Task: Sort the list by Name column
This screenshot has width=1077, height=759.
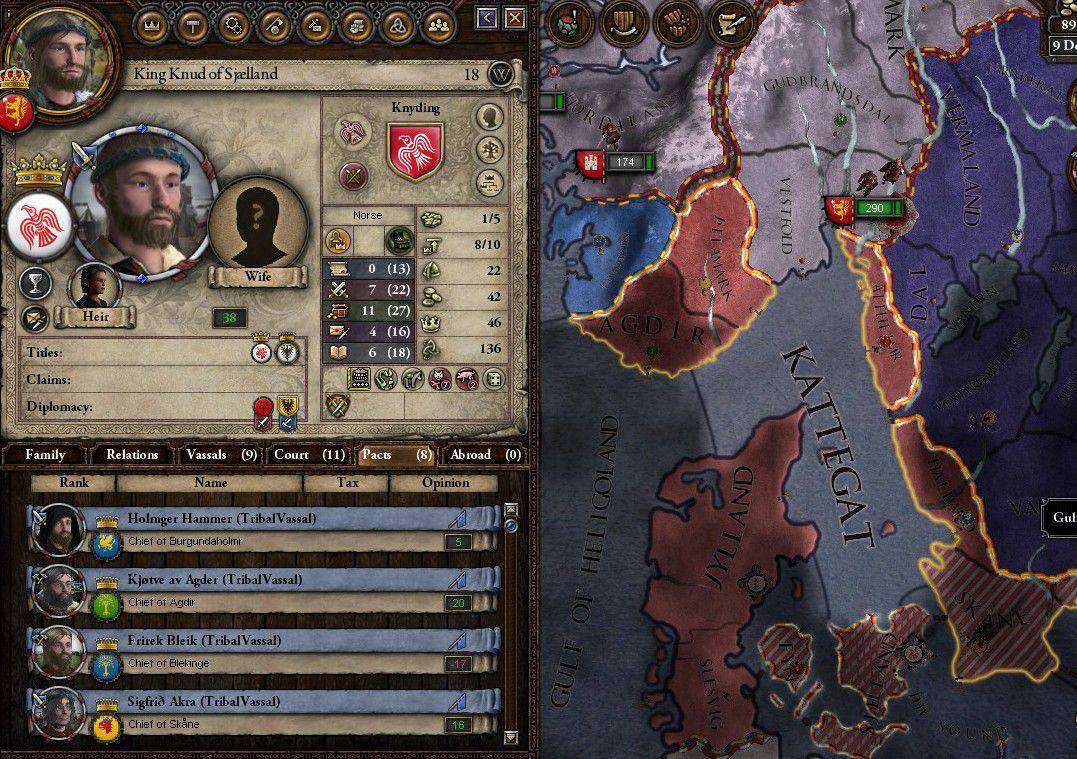Action: pyautogui.click(x=210, y=483)
